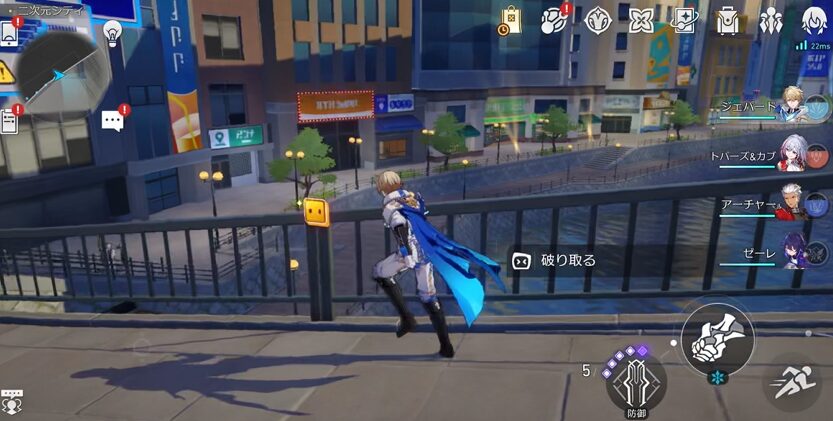The image size is (833, 421).
Task: Open the star card warp icon
Action: click(x=684, y=20)
